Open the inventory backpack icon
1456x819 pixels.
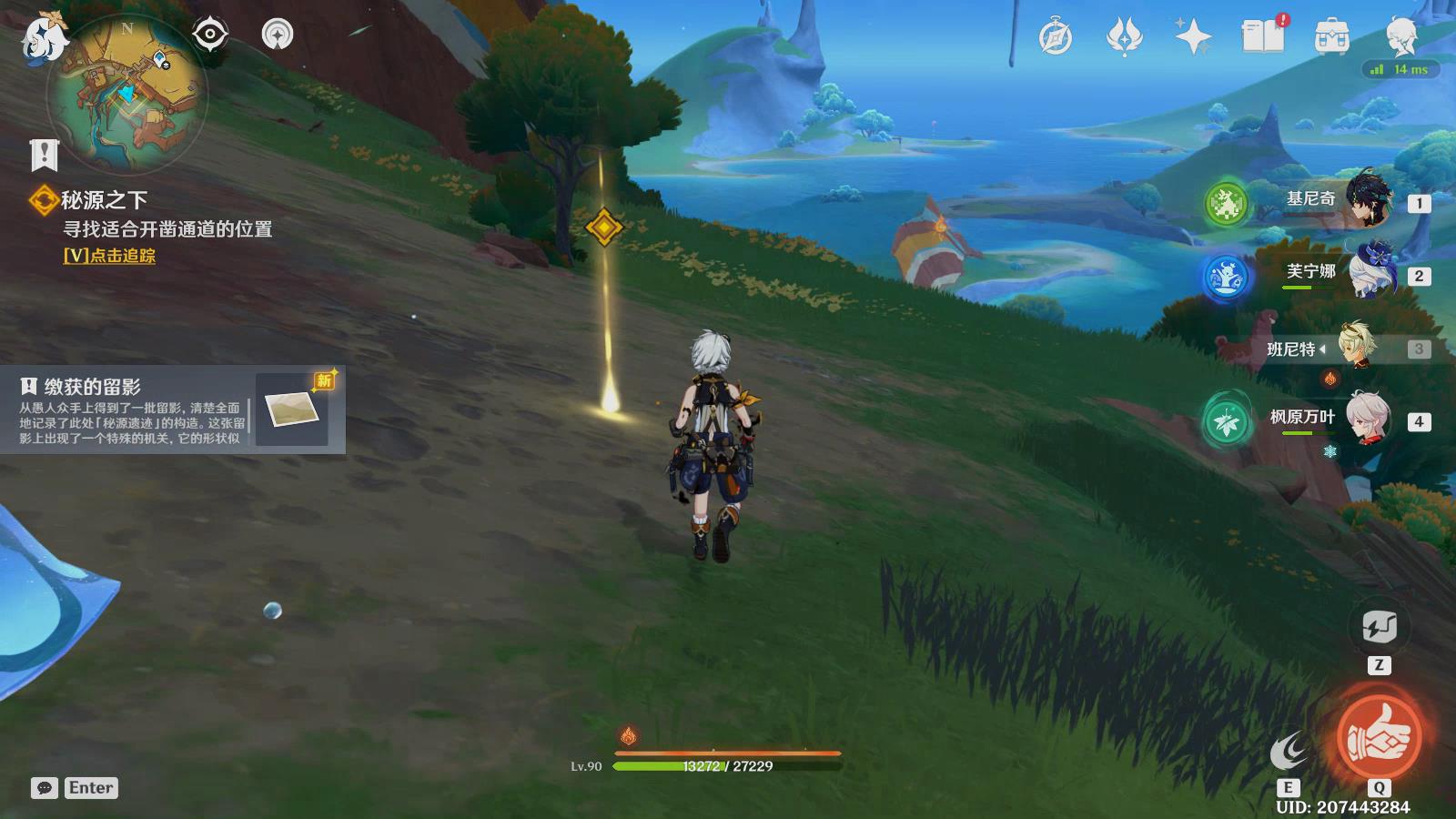[x=1331, y=38]
